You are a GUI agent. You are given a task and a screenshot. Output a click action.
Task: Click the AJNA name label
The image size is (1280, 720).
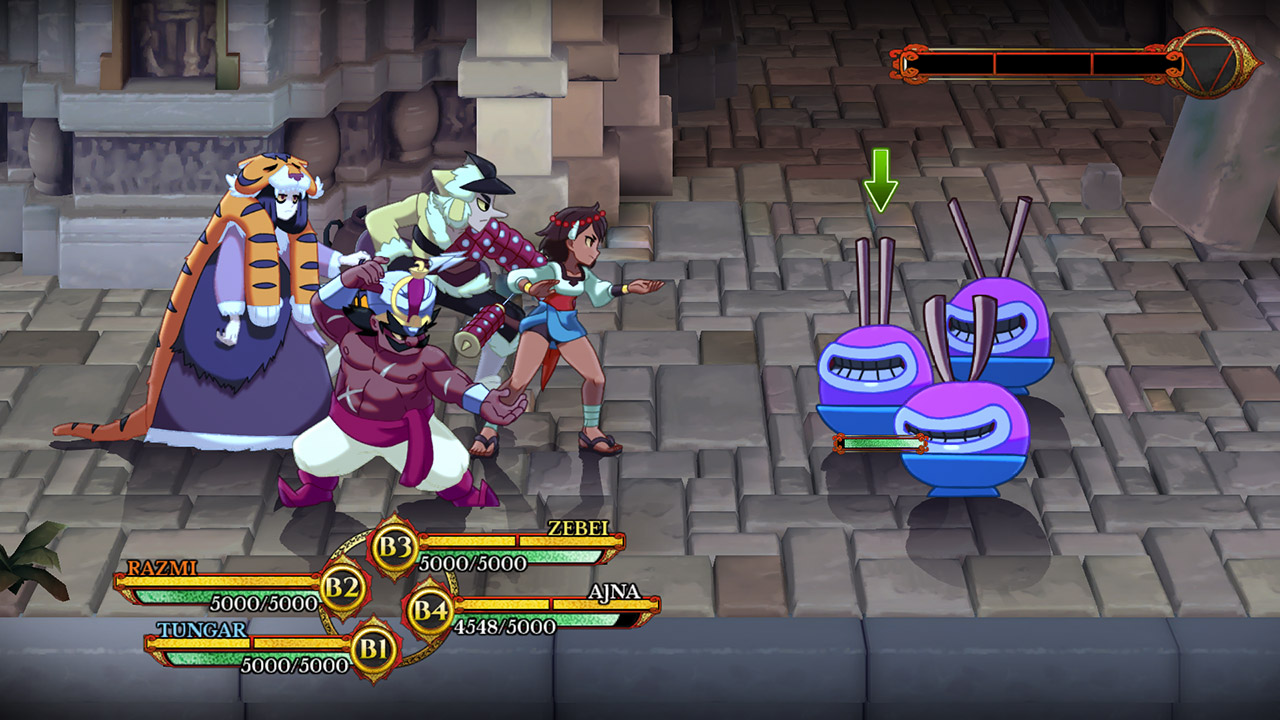point(617,592)
